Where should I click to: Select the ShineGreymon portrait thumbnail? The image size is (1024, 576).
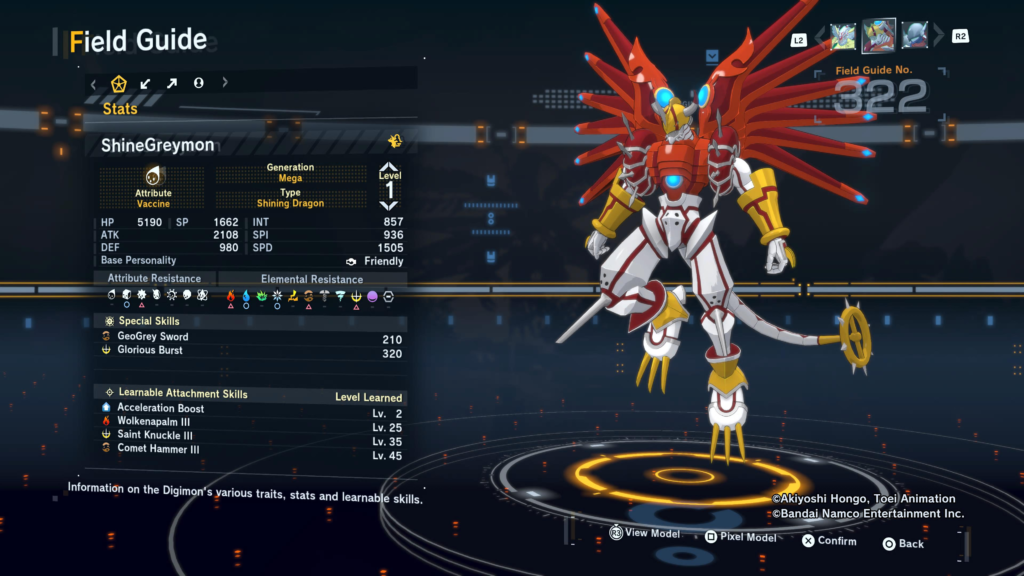click(x=879, y=36)
